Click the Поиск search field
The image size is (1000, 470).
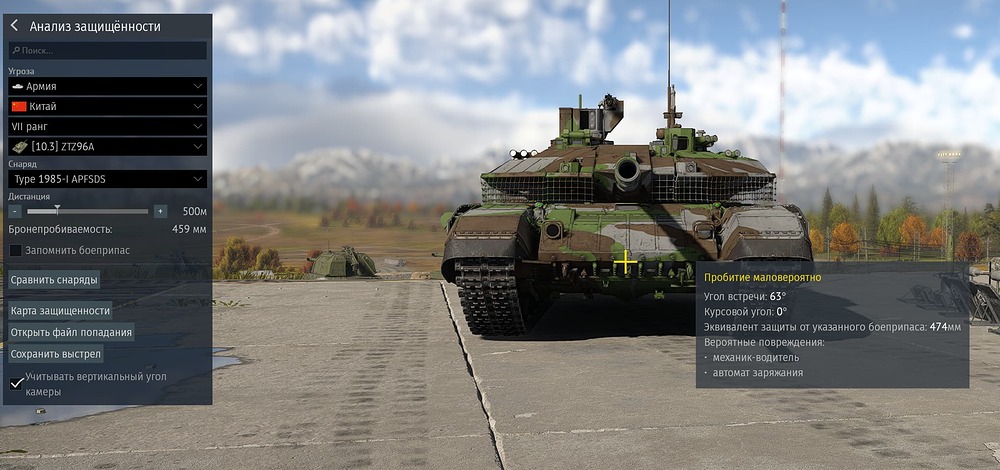(108, 50)
